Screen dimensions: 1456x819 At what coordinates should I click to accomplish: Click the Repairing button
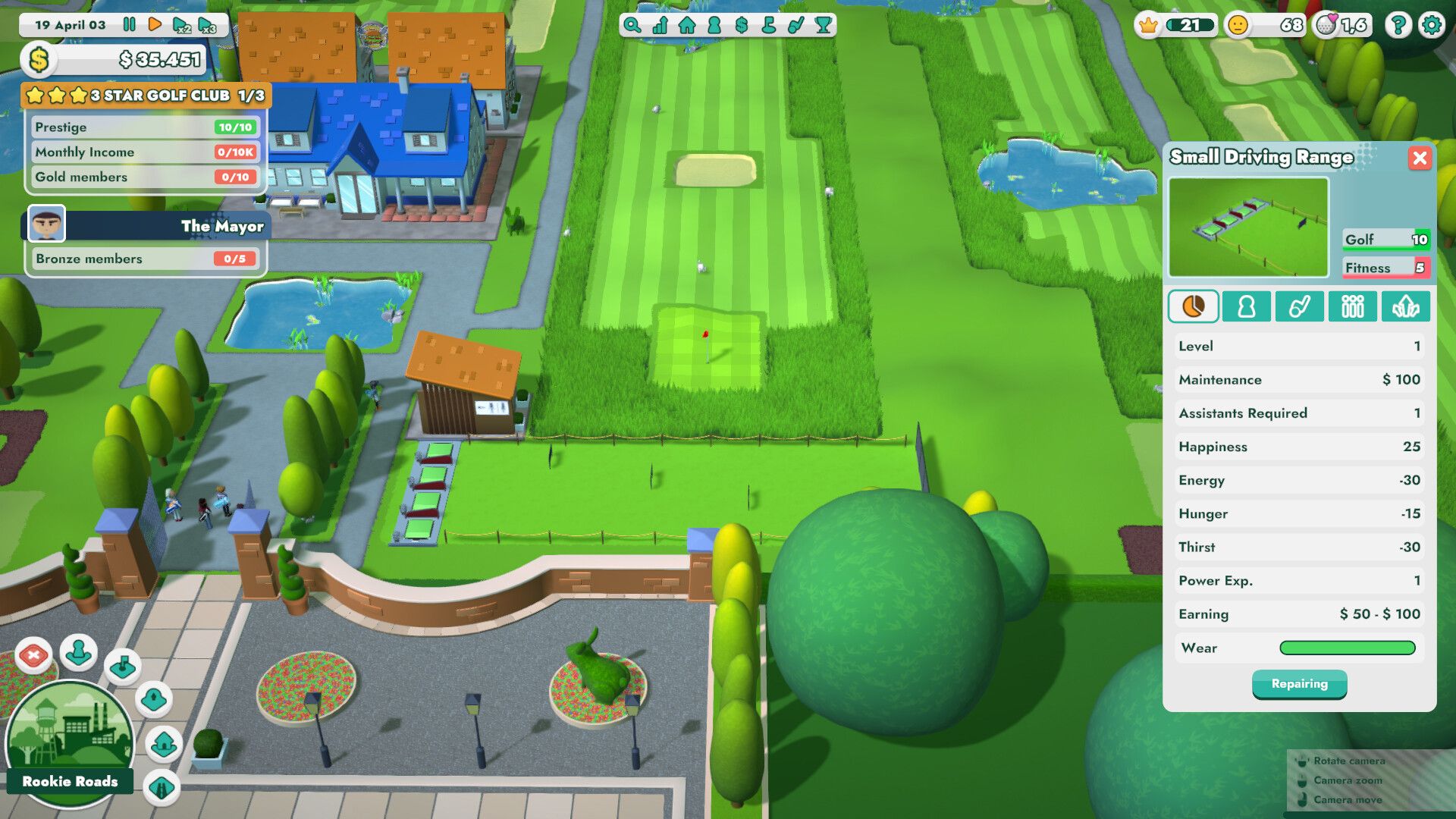pos(1300,684)
